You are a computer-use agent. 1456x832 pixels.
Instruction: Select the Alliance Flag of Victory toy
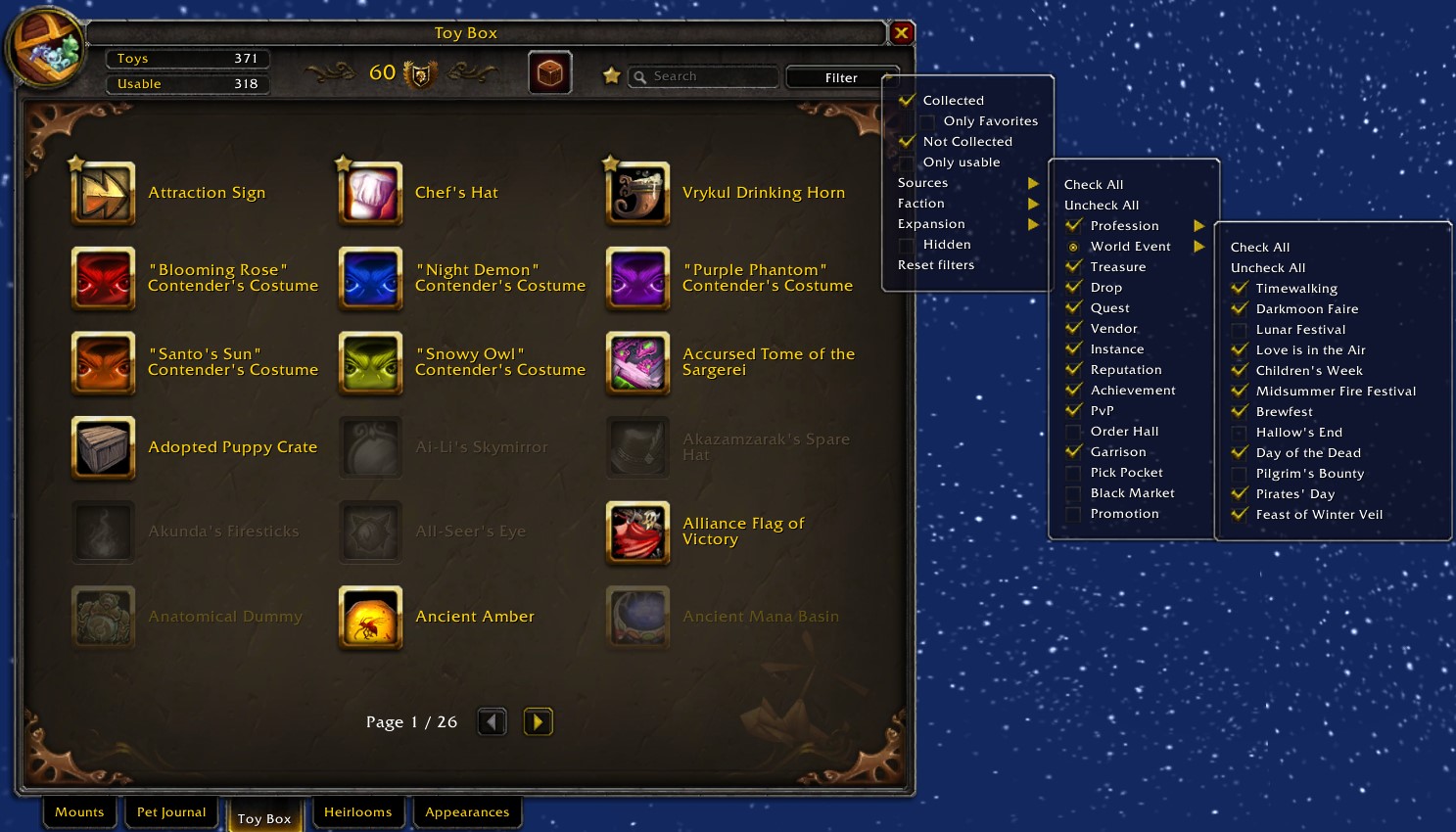click(638, 532)
